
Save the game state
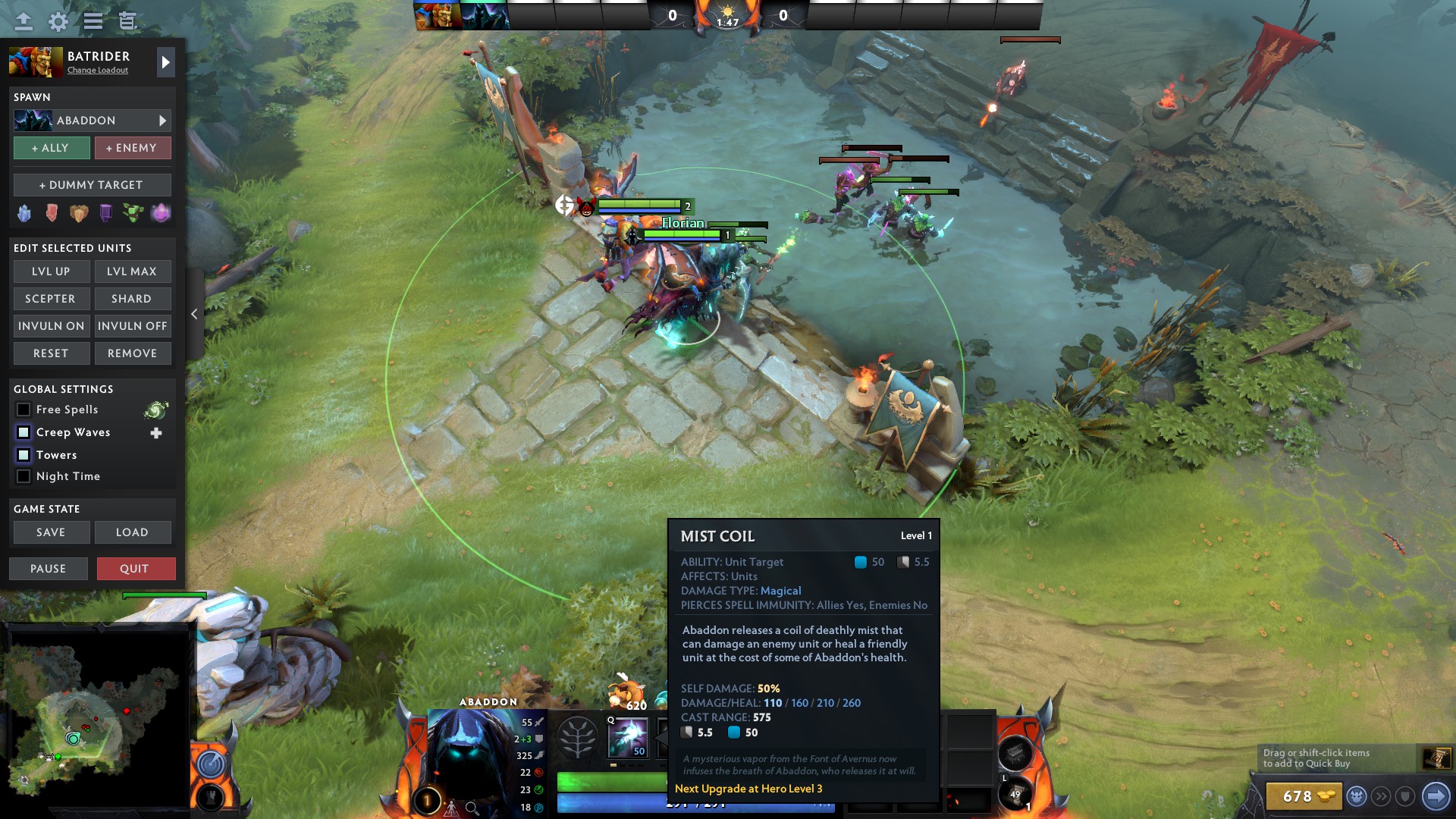pos(52,532)
